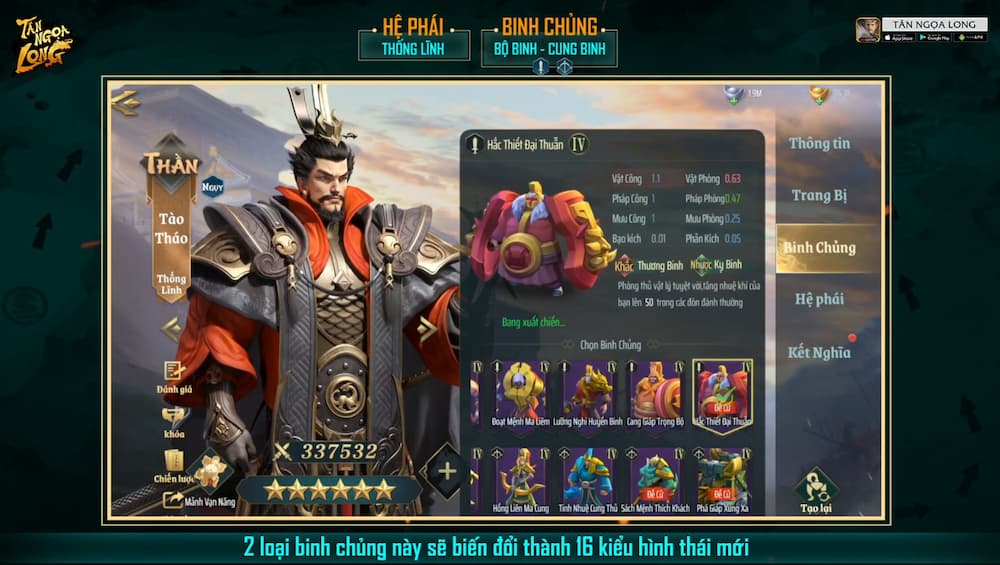Image resolution: width=1000 pixels, height=565 pixels.
Task: Click the Tạo lại reset button
Action: click(x=817, y=489)
